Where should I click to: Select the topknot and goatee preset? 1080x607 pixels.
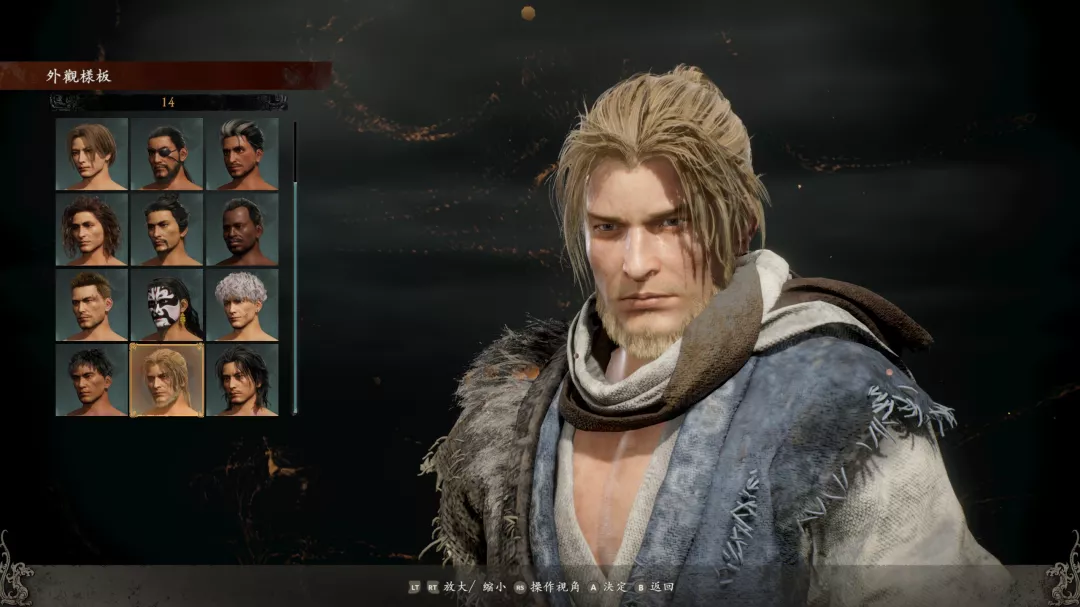(x=167, y=229)
